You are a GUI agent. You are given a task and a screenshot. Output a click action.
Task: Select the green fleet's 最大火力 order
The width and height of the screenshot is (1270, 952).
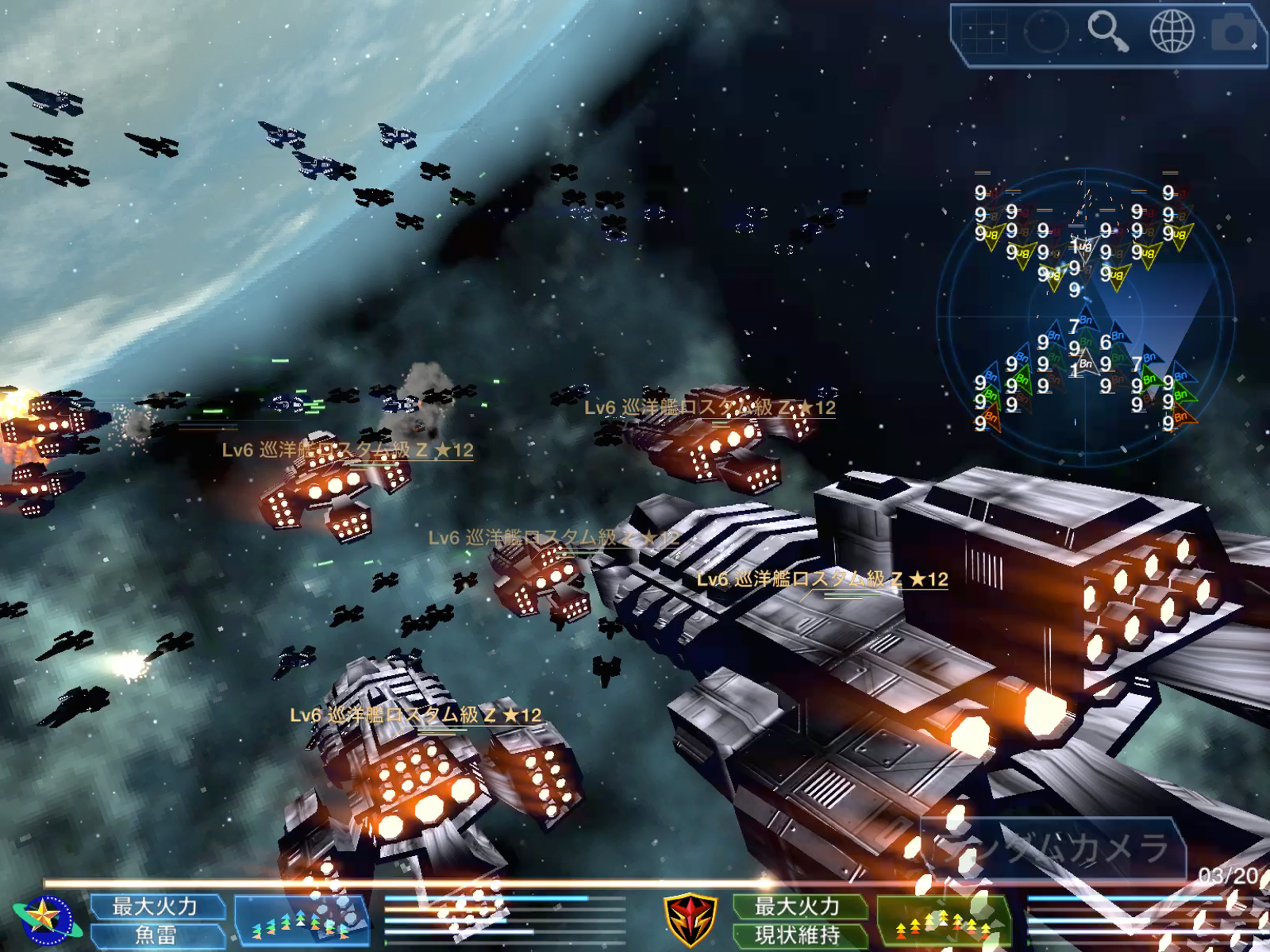tap(798, 906)
